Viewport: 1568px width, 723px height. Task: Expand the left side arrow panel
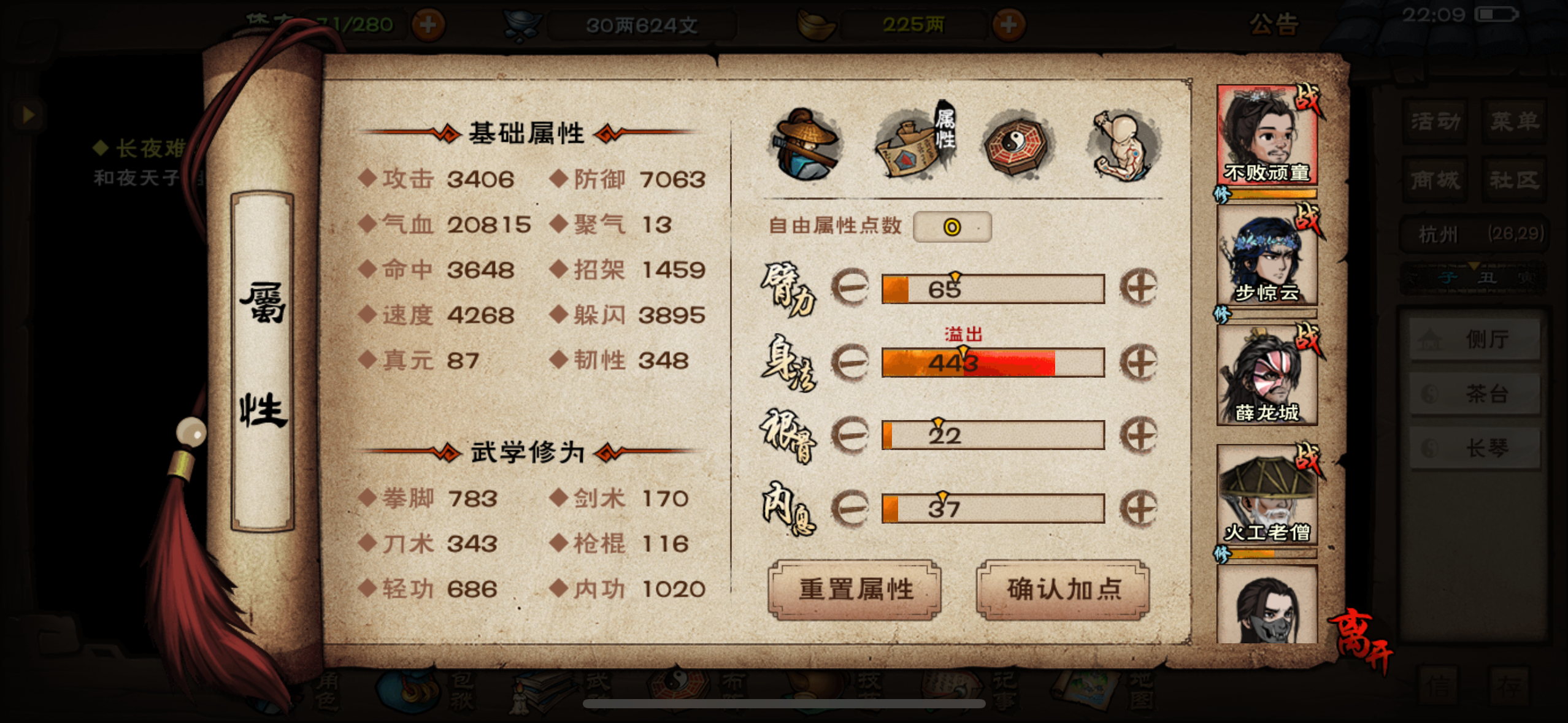pos(27,114)
